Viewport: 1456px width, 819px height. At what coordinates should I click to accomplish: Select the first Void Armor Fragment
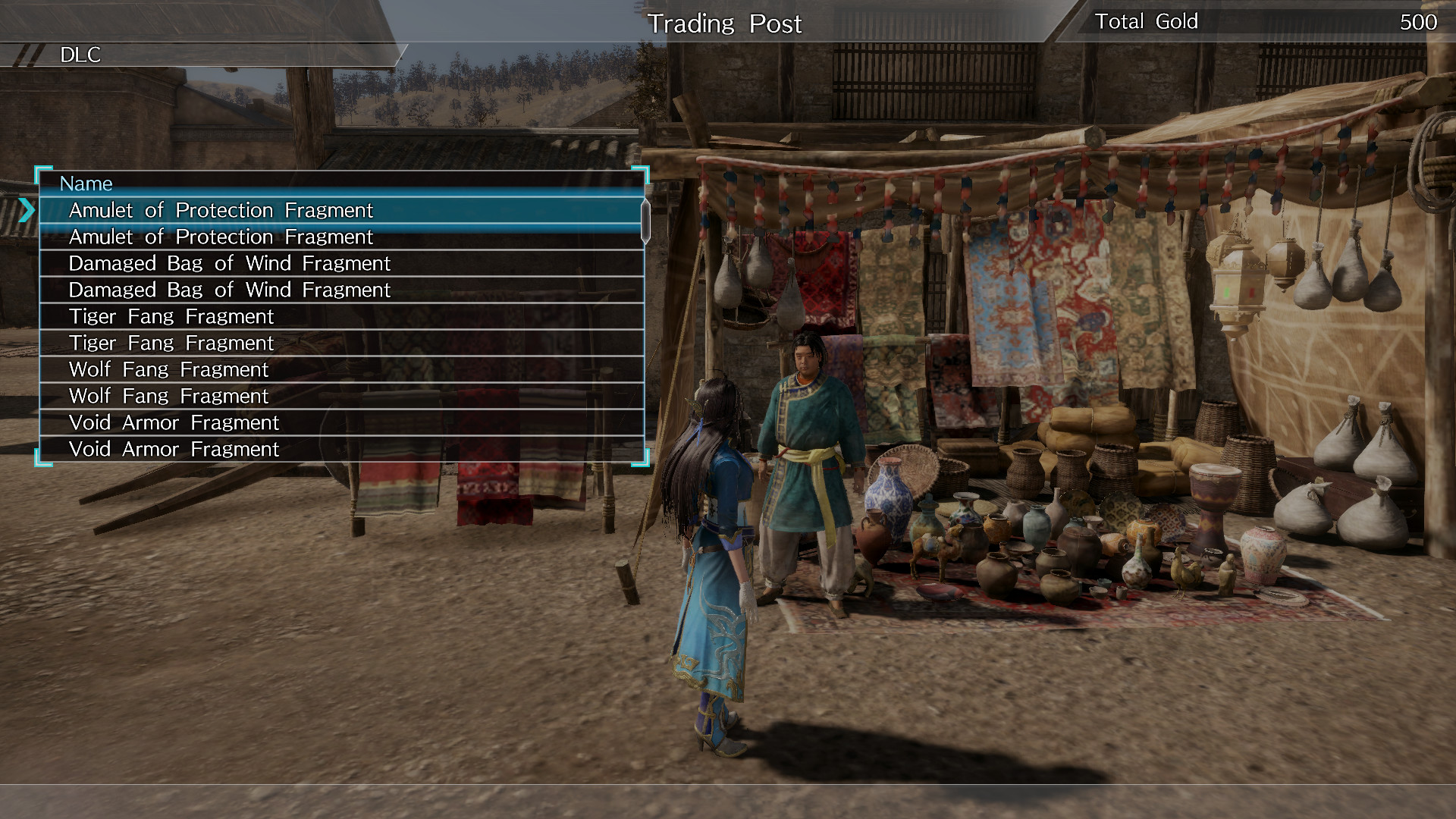click(174, 422)
